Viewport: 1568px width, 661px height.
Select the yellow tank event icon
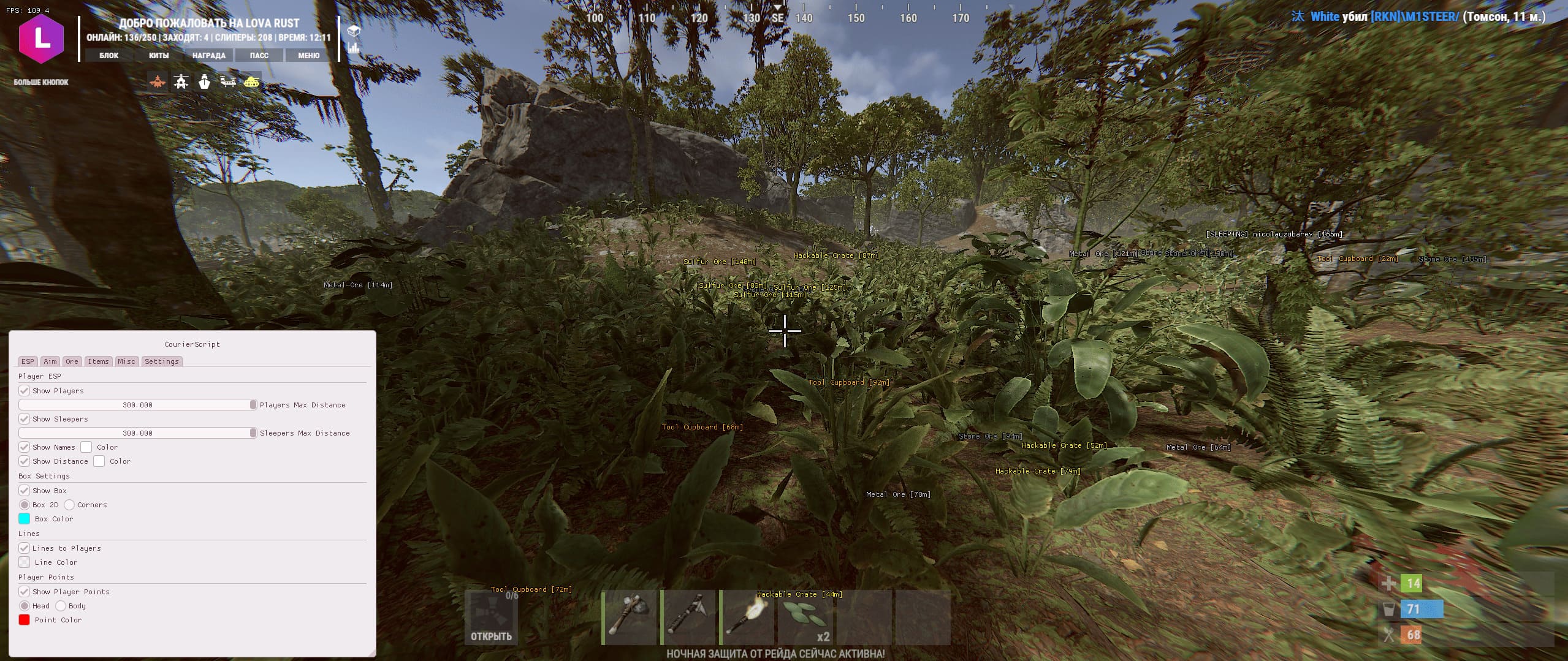[x=251, y=81]
